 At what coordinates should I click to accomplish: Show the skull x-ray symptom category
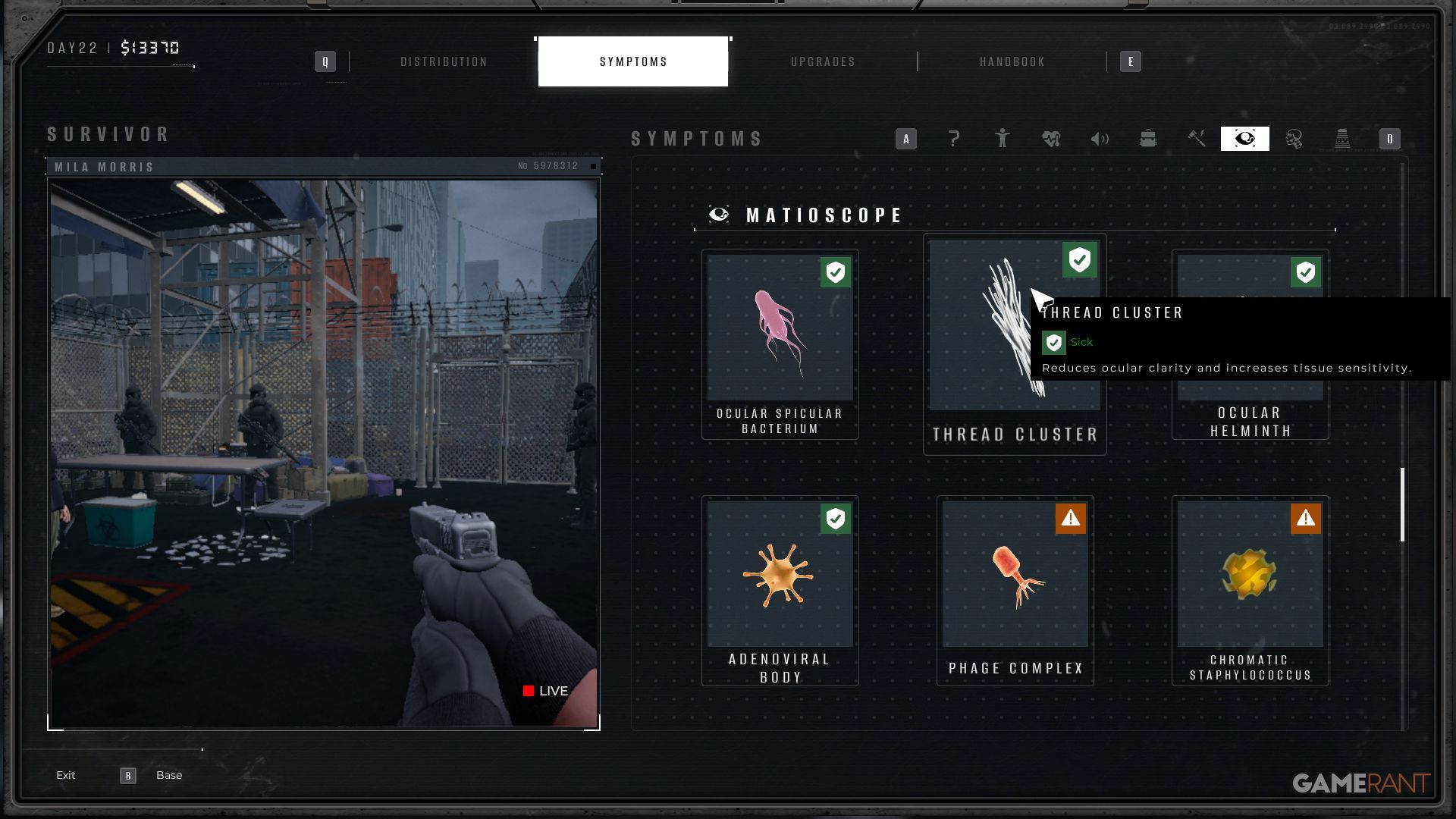1294,139
